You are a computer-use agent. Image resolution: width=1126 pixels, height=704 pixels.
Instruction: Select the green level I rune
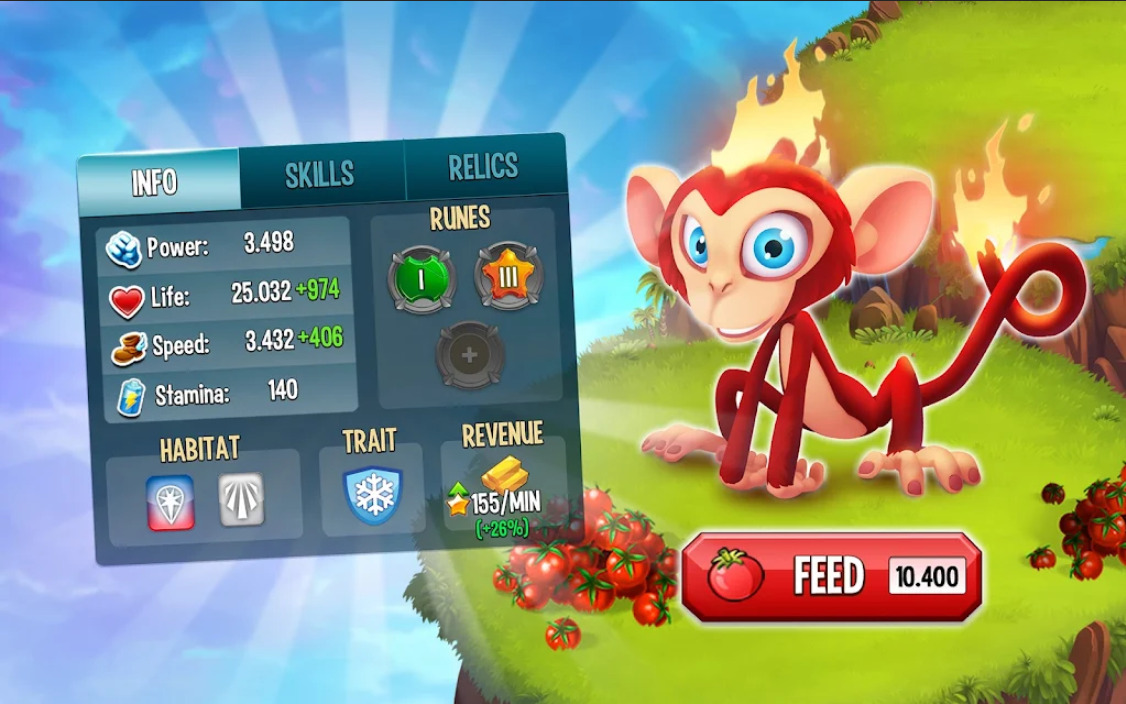[421, 280]
